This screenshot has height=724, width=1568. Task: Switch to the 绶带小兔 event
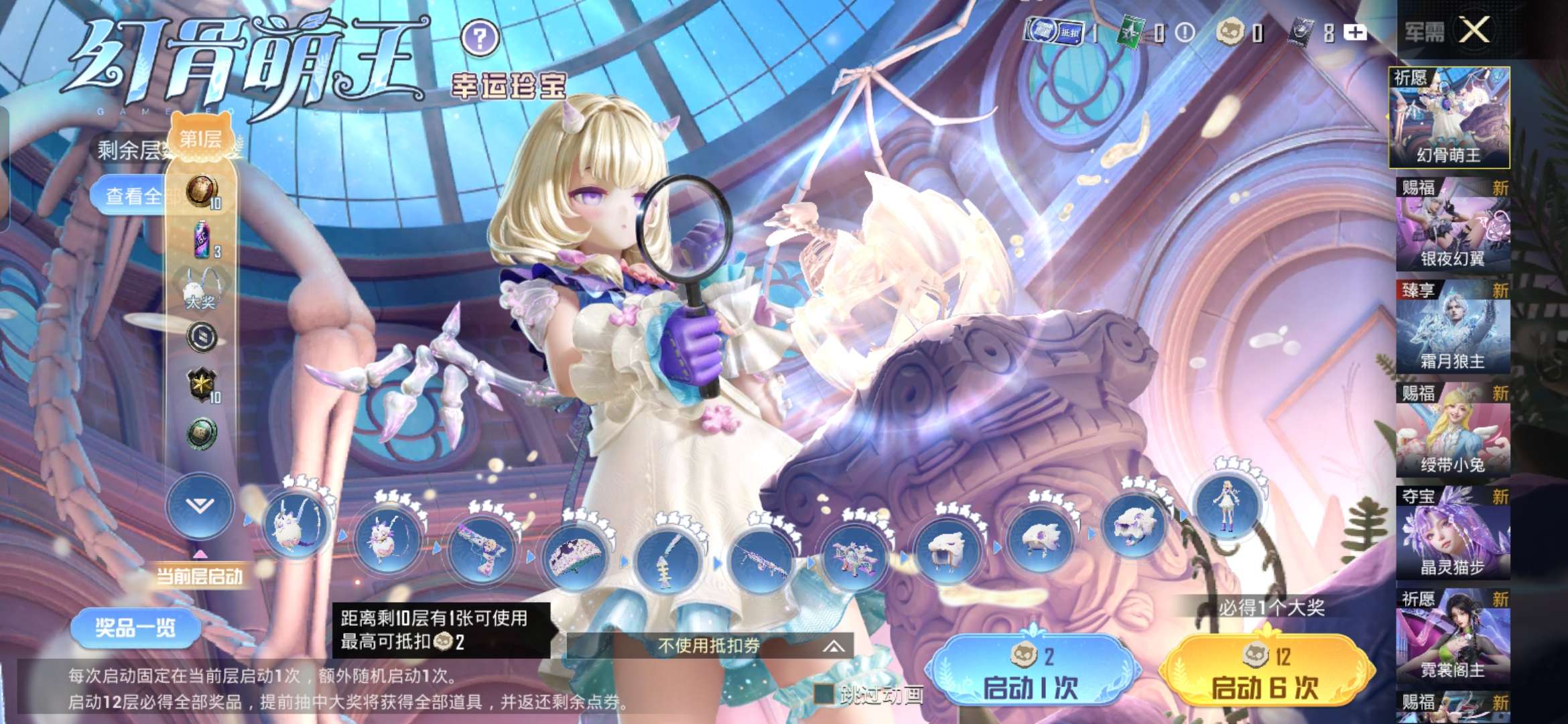1453,430
